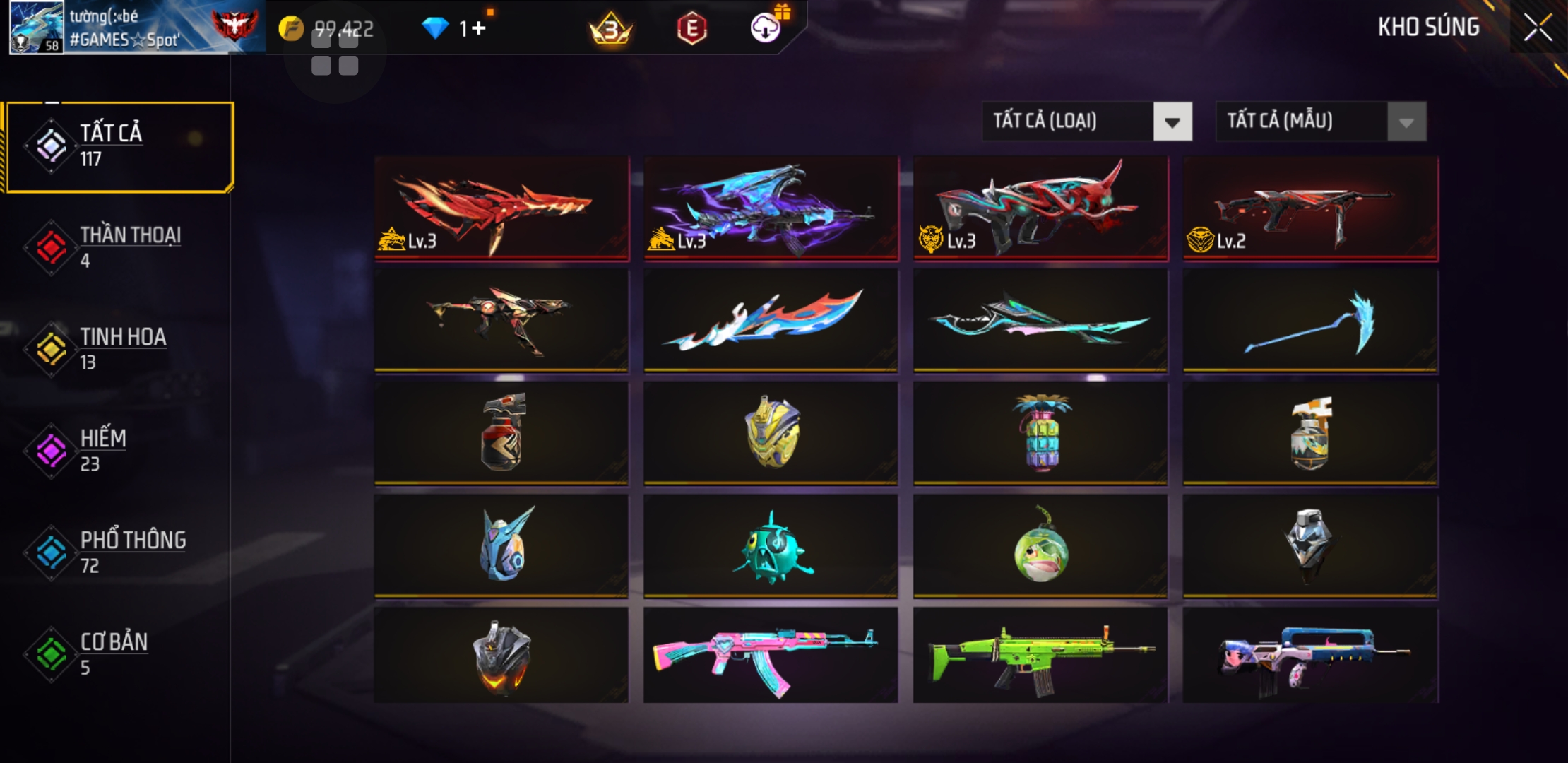Add diamonds with the plus button
This screenshot has height=763, width=1568.
click(x=478, y=28)
